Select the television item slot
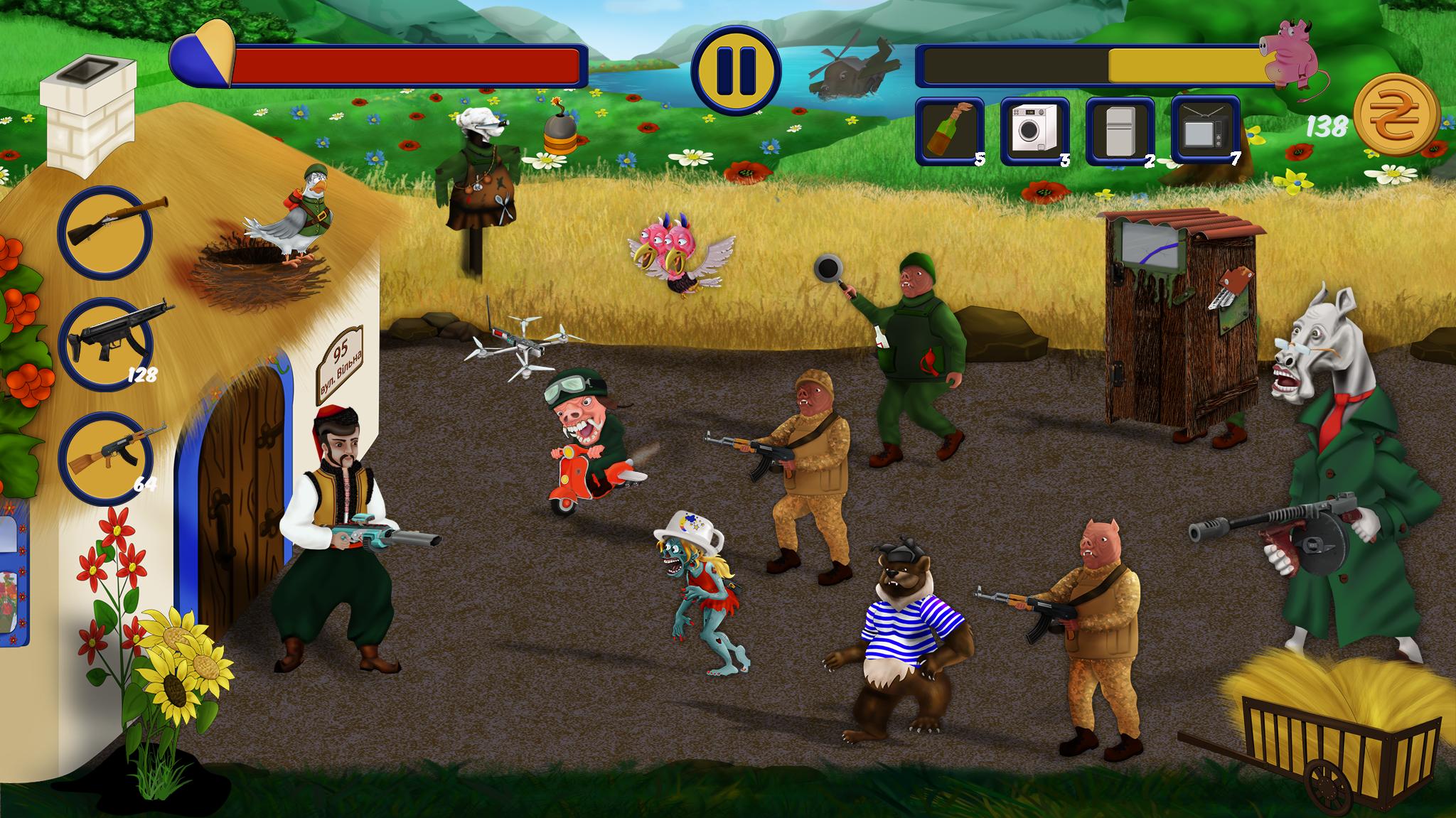Viewport: 1456px width, 818px height. (x=1206, y=129)
